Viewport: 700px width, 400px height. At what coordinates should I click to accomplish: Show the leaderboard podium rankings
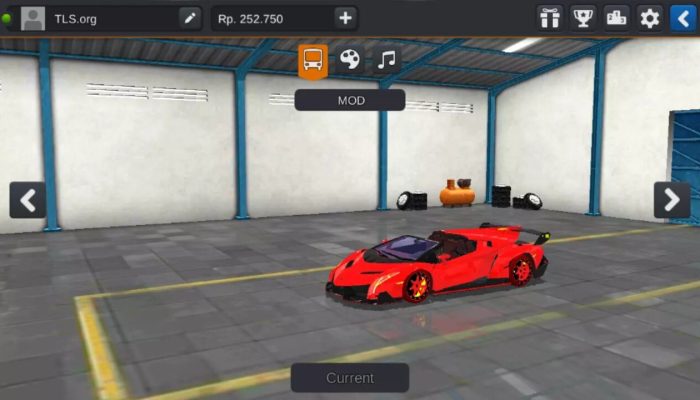pyautogui.click(x=617, y=18)
